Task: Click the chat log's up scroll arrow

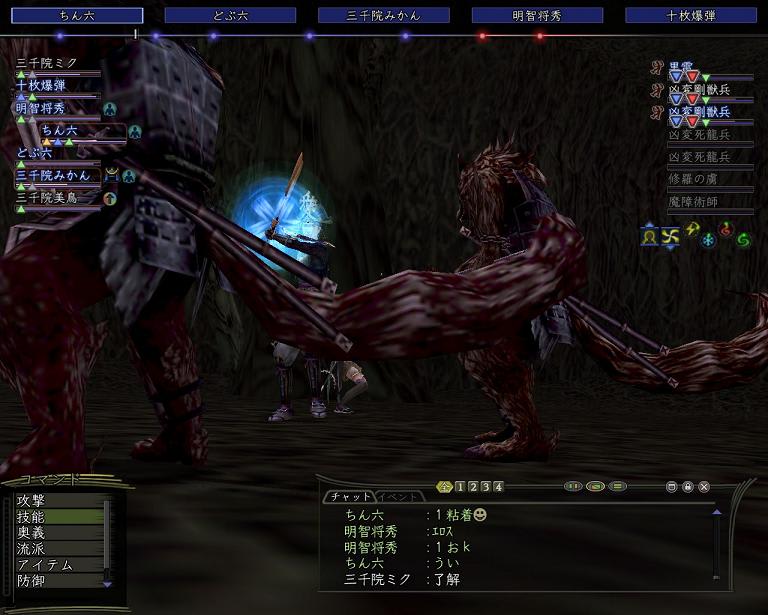Action: pos(716,513)
